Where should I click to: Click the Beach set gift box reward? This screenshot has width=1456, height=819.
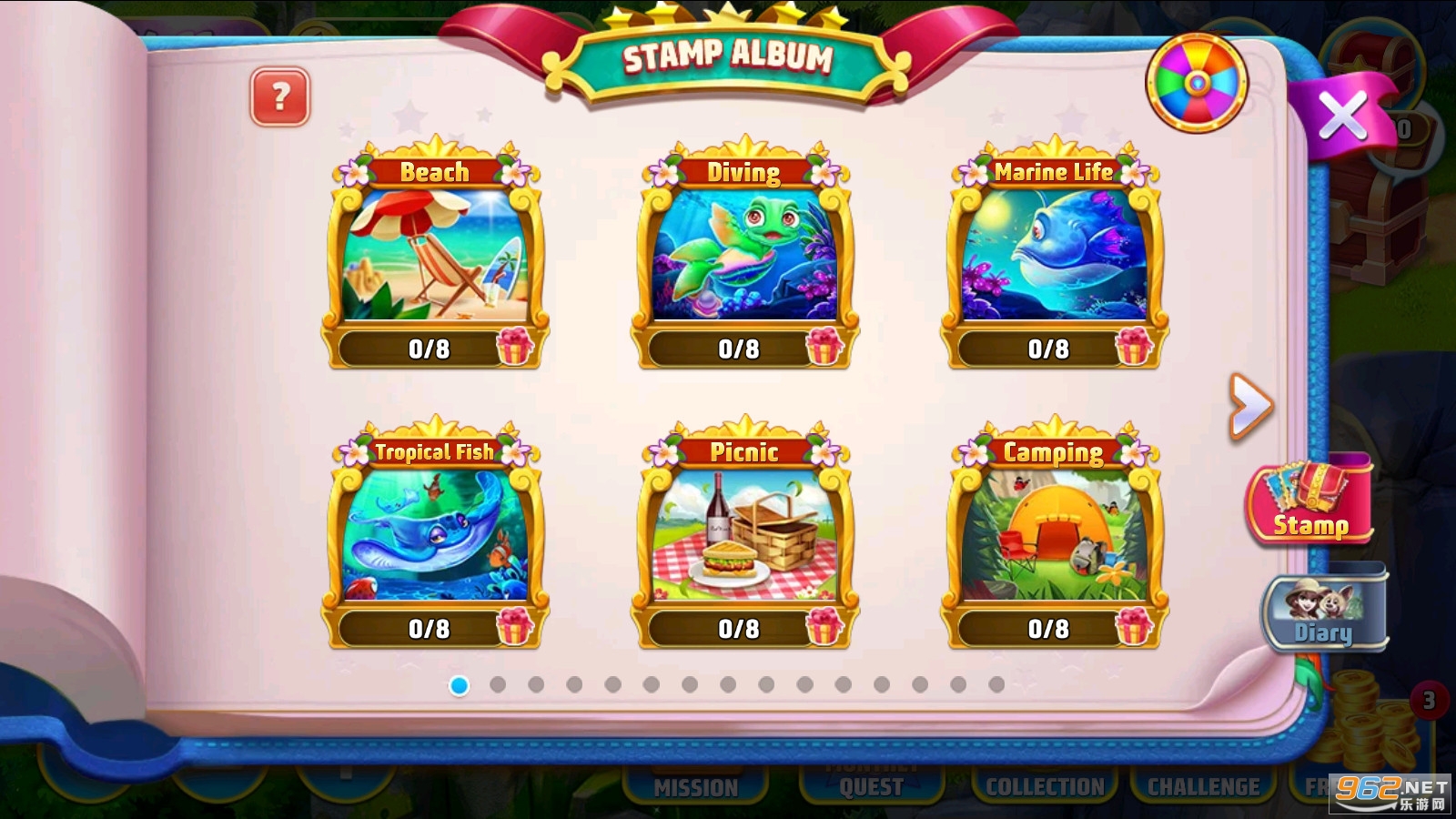(514, 347)
